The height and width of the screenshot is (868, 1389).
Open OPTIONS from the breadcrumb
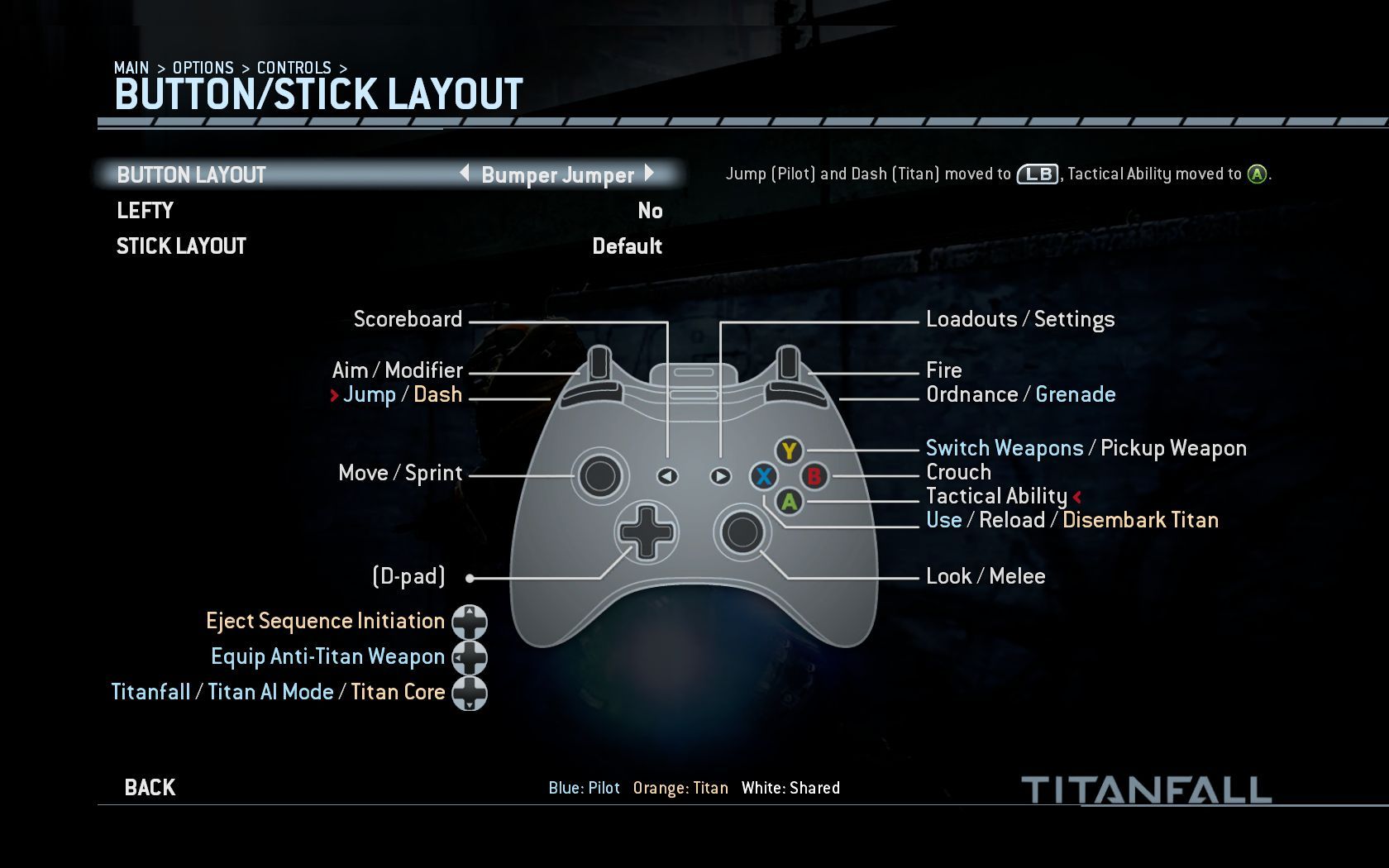tap(204, 68)
